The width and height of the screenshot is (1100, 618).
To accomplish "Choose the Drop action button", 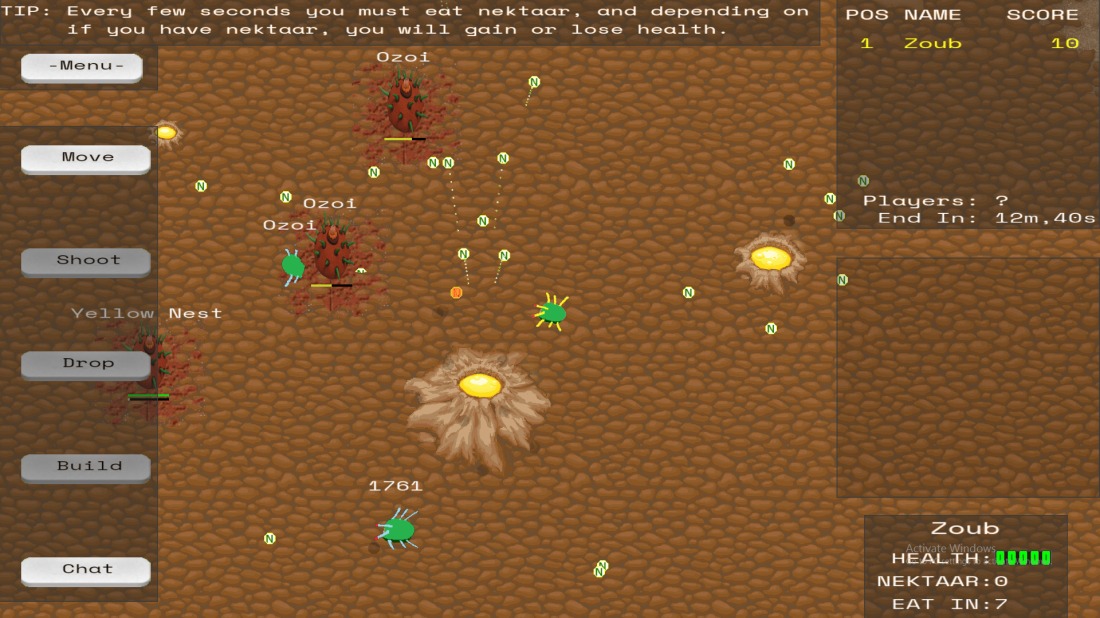I will coord(86,364).
